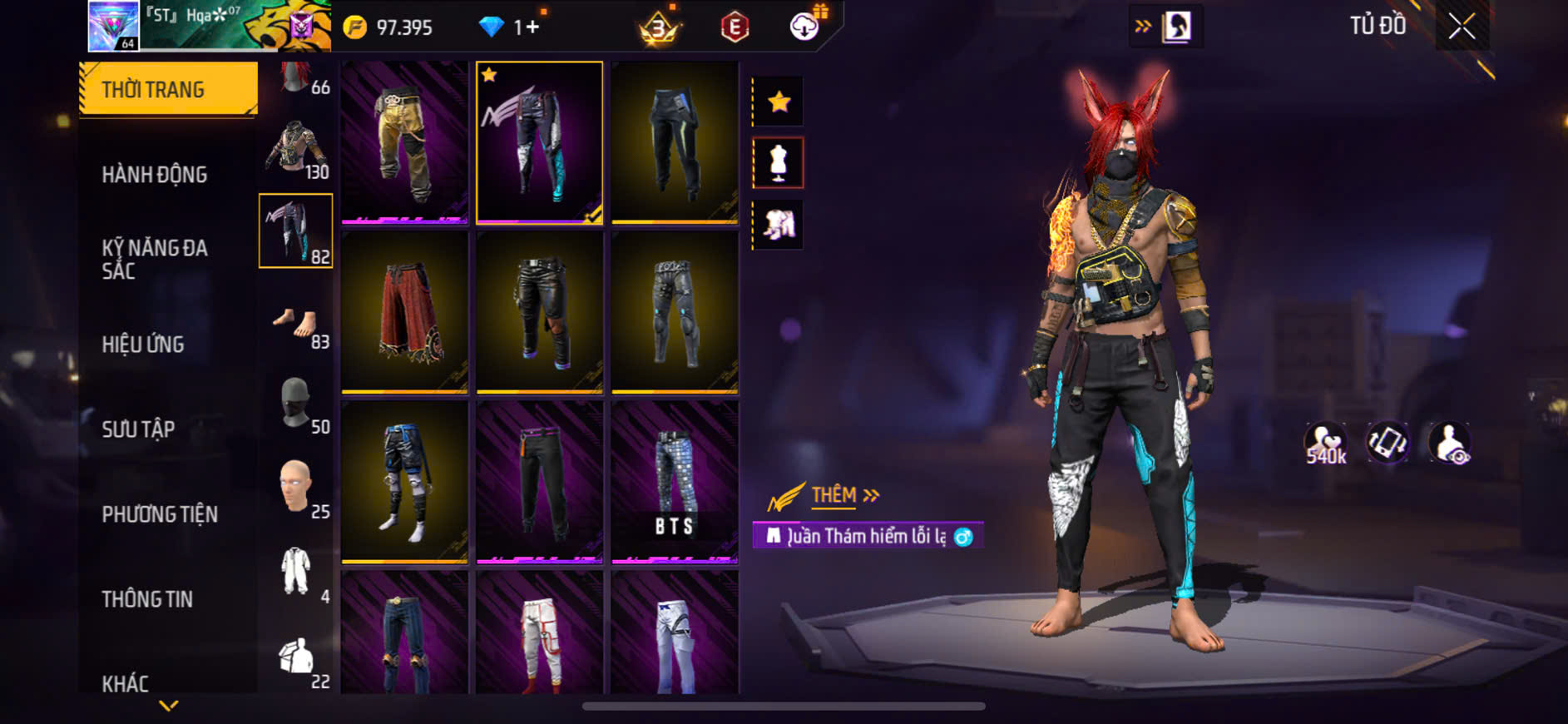Choose the mask category showing 50

point(296,405)
